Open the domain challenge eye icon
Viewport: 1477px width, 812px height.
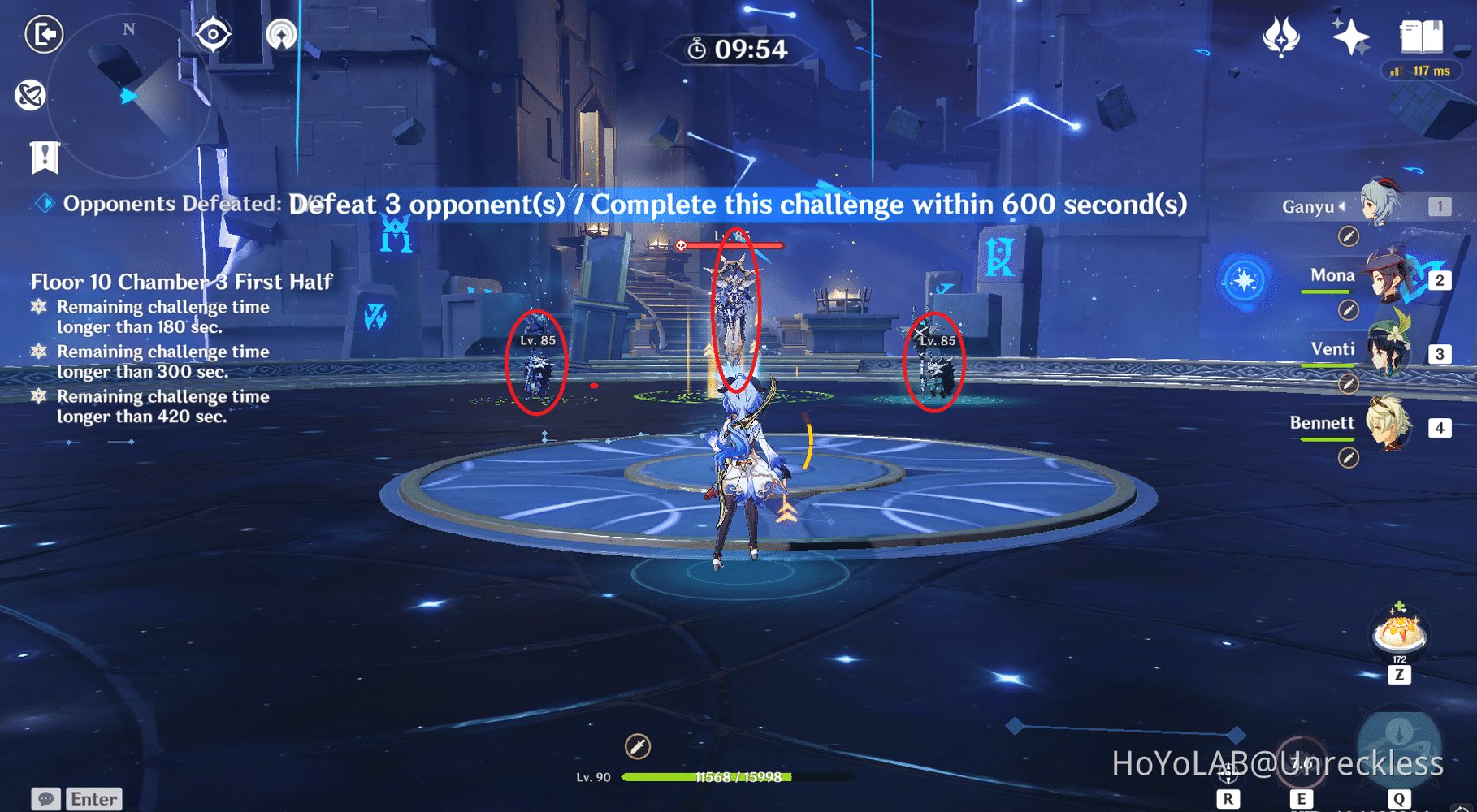214,32
